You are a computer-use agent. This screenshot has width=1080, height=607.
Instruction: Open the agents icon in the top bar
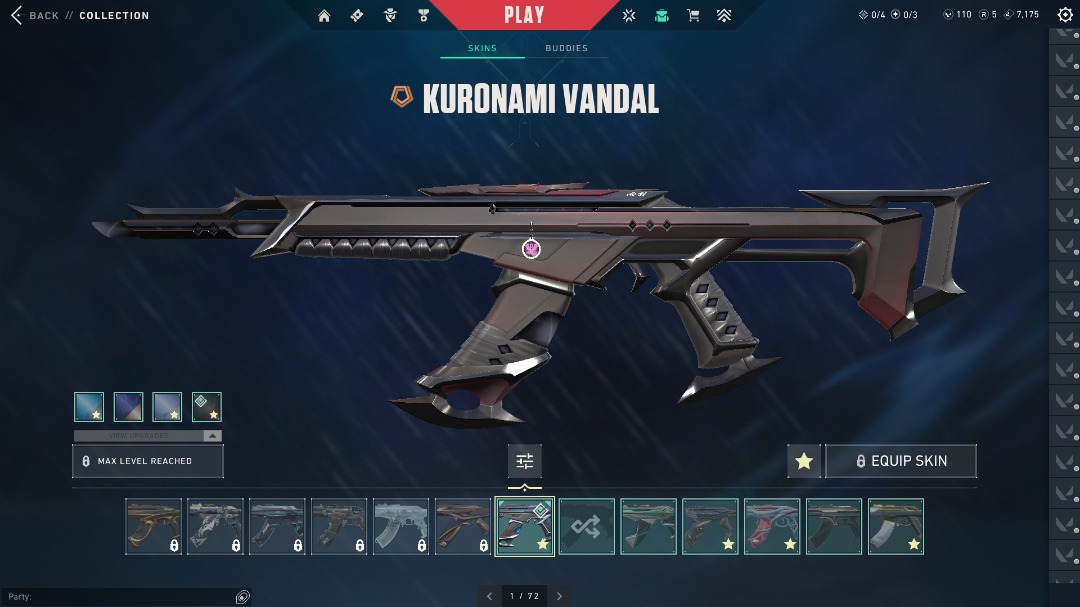[661, 16]
